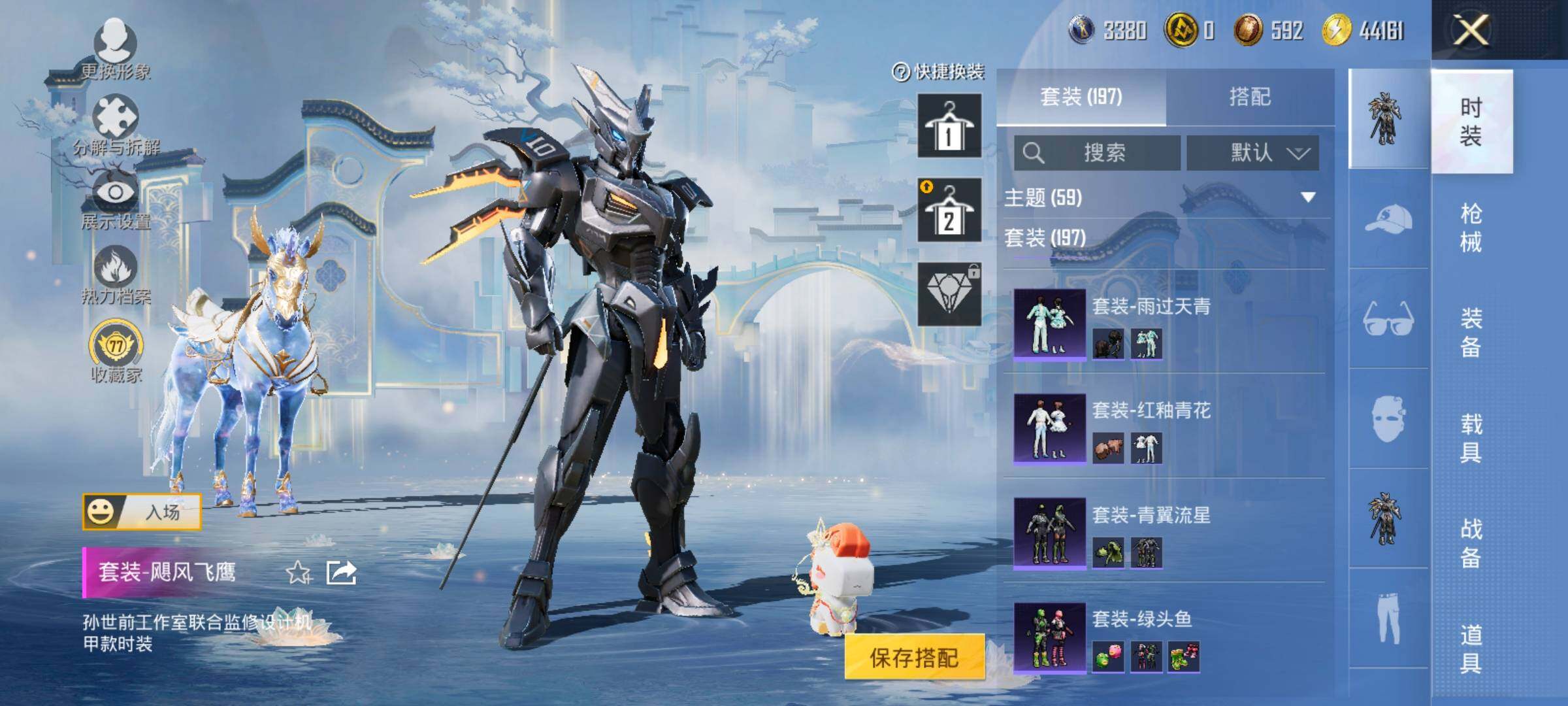Image resolution: width=1568 pixels, height=706 pixels.
Task: Select quick outfit preset 1
Action: click(x=949, y=126)
